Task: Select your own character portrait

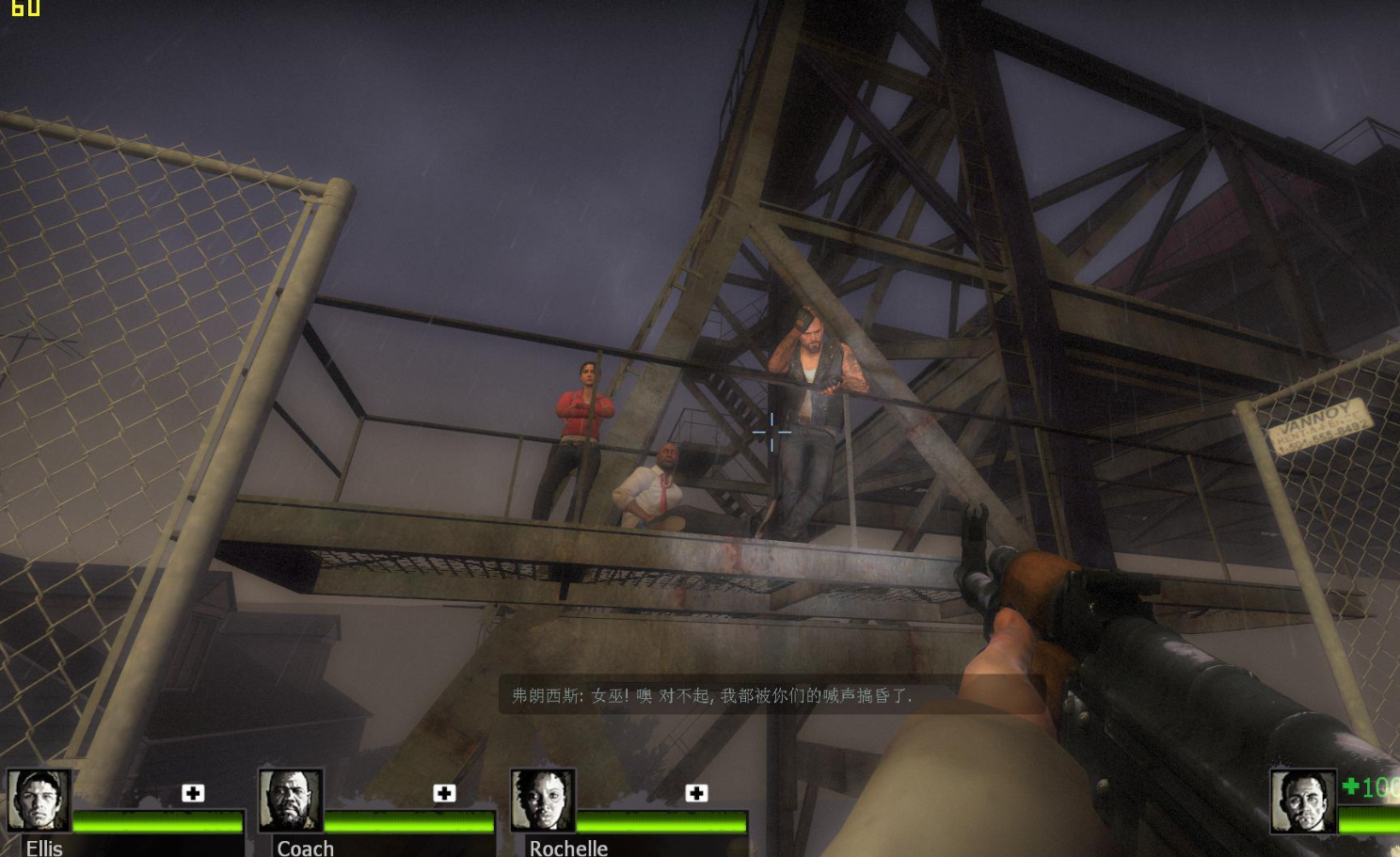Action: [x=1302, y=801]
